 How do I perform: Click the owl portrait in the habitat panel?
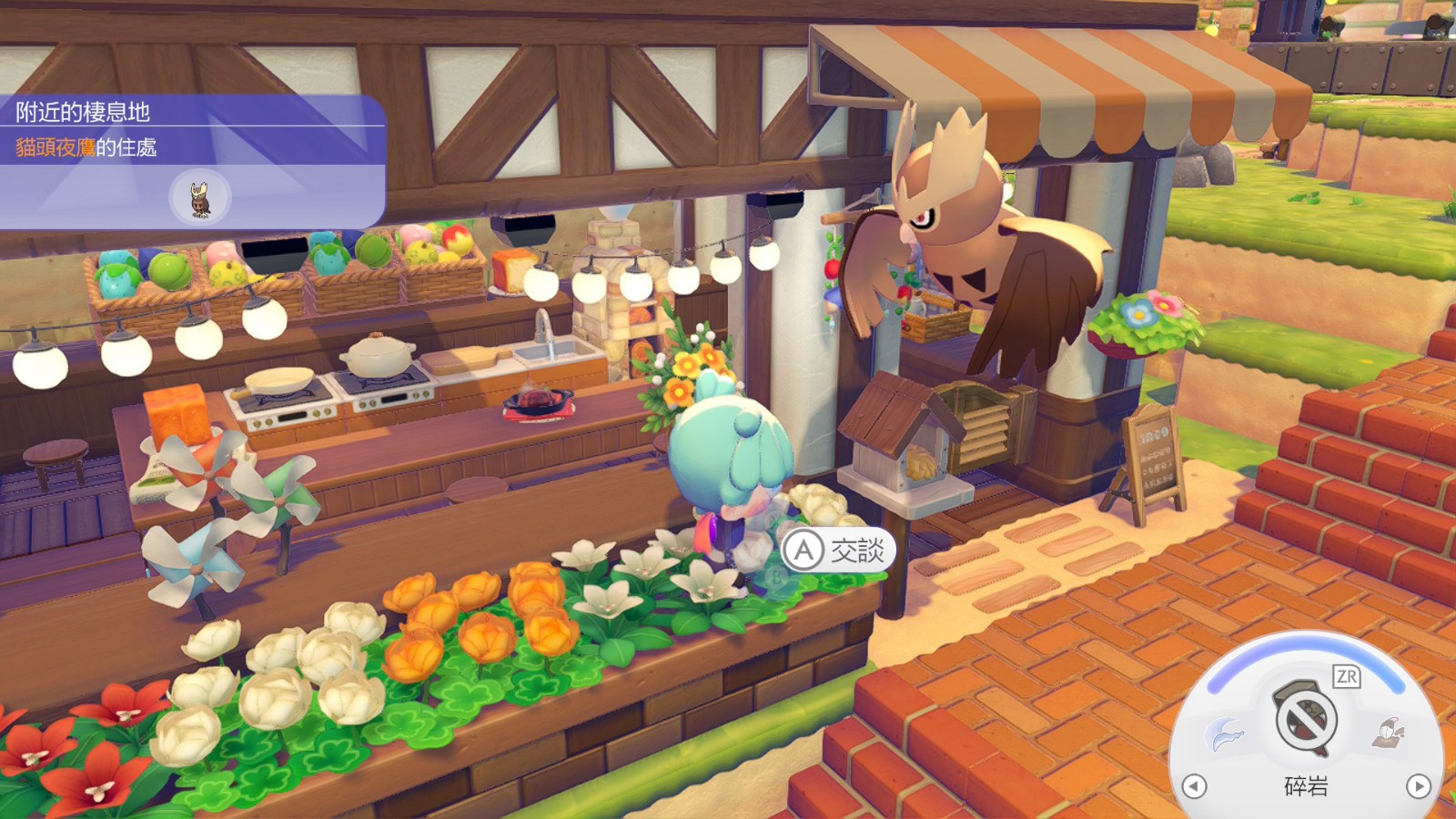[x=200, y=198]
